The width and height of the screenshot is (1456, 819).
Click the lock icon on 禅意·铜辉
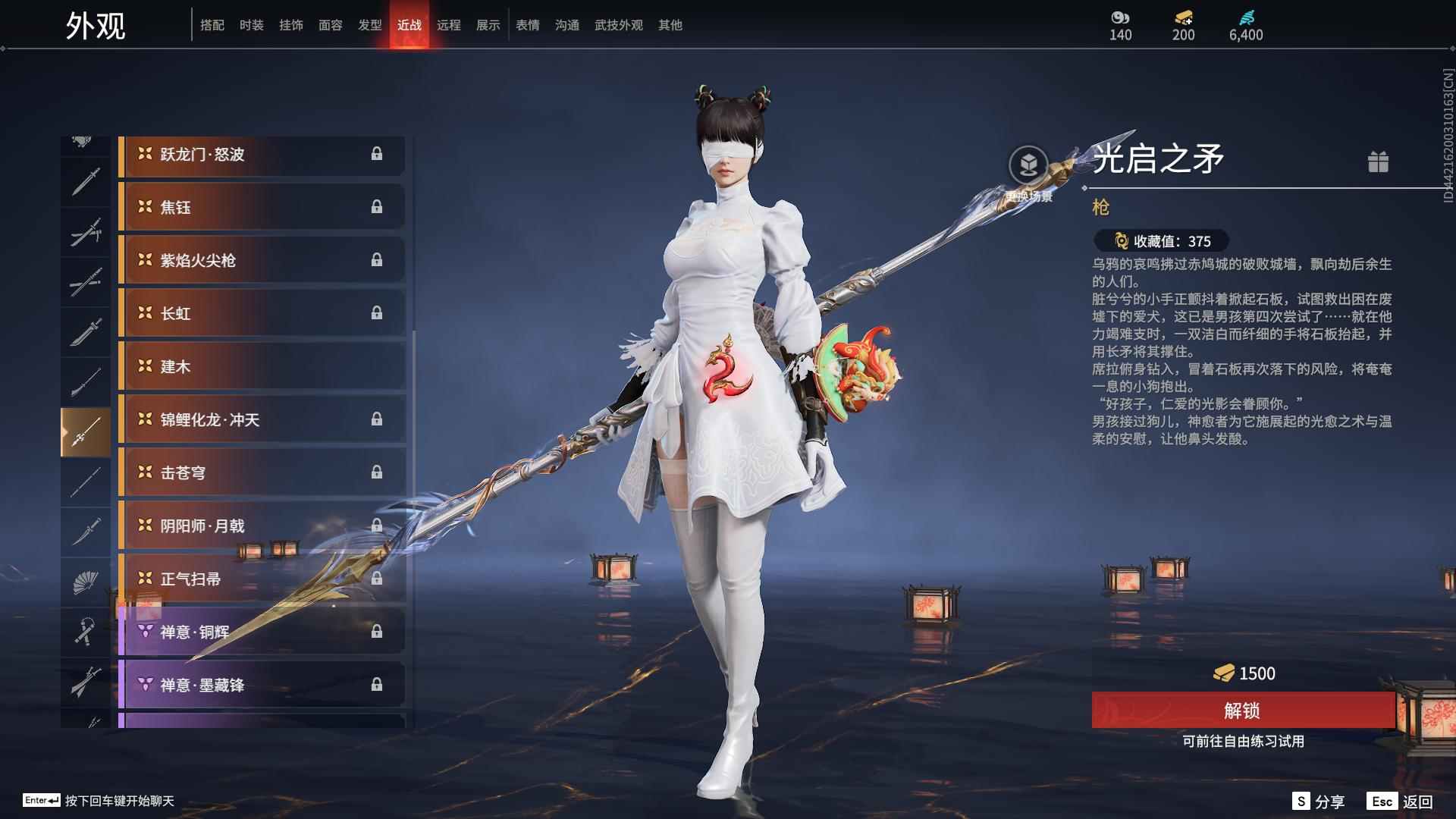pos(377,632)
